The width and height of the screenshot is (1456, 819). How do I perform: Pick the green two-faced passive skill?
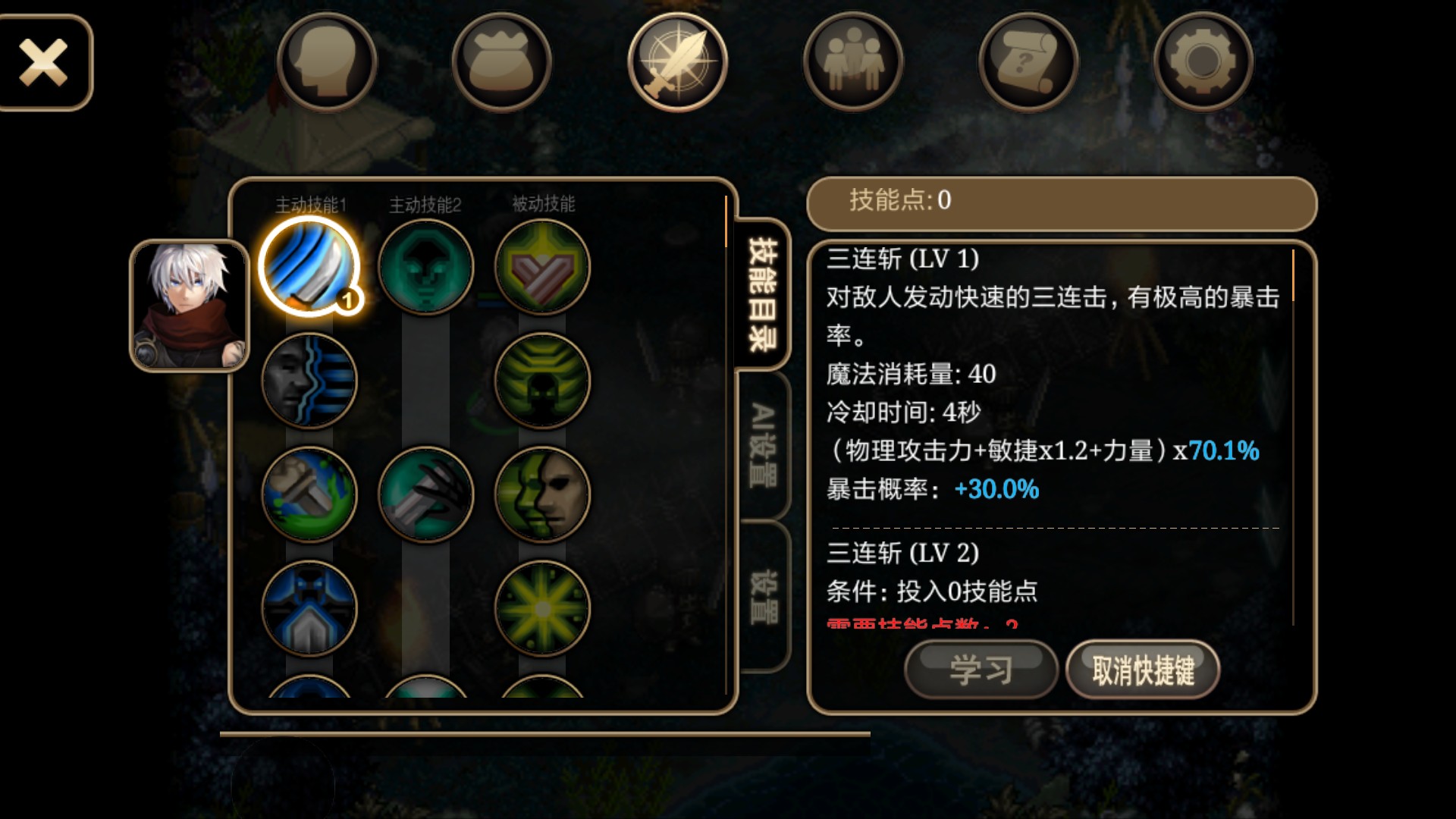542,494
